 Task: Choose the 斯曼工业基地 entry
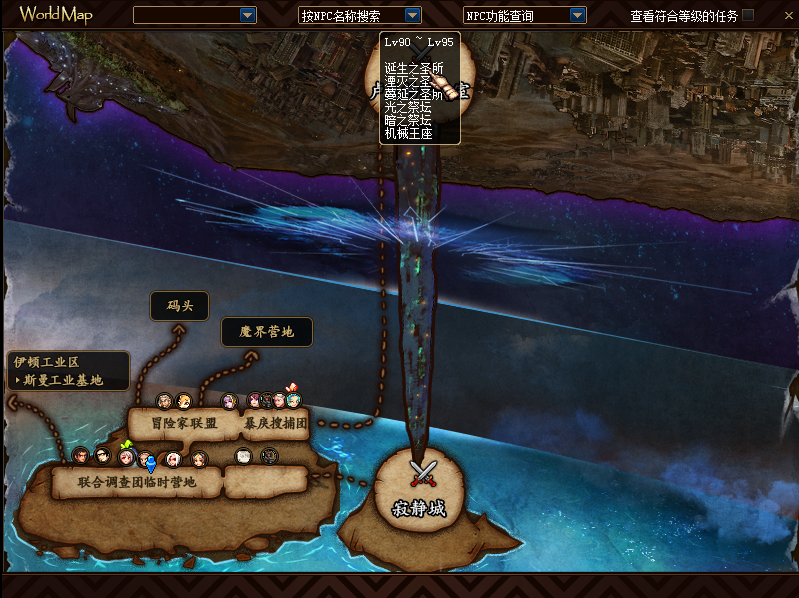click(70, 380)
